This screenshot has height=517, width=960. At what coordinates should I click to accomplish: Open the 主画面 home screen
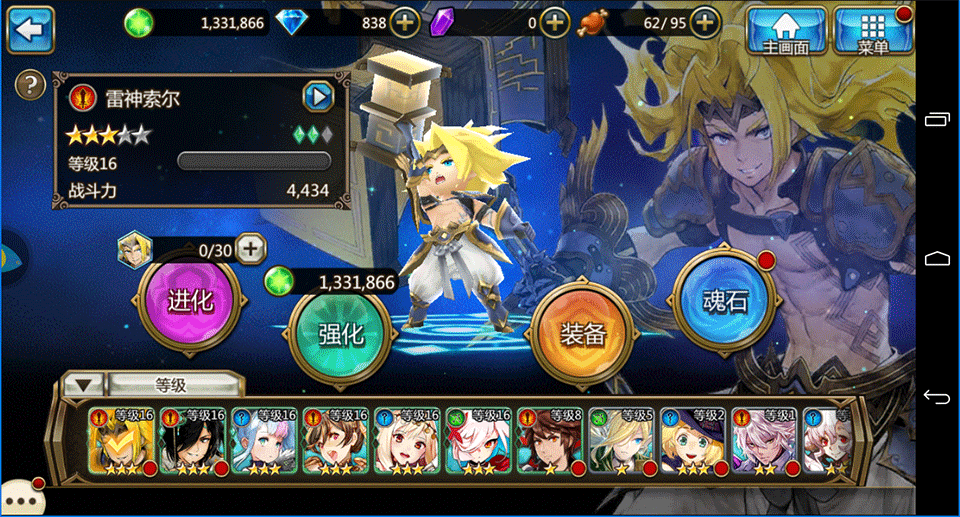click(787, 30)
